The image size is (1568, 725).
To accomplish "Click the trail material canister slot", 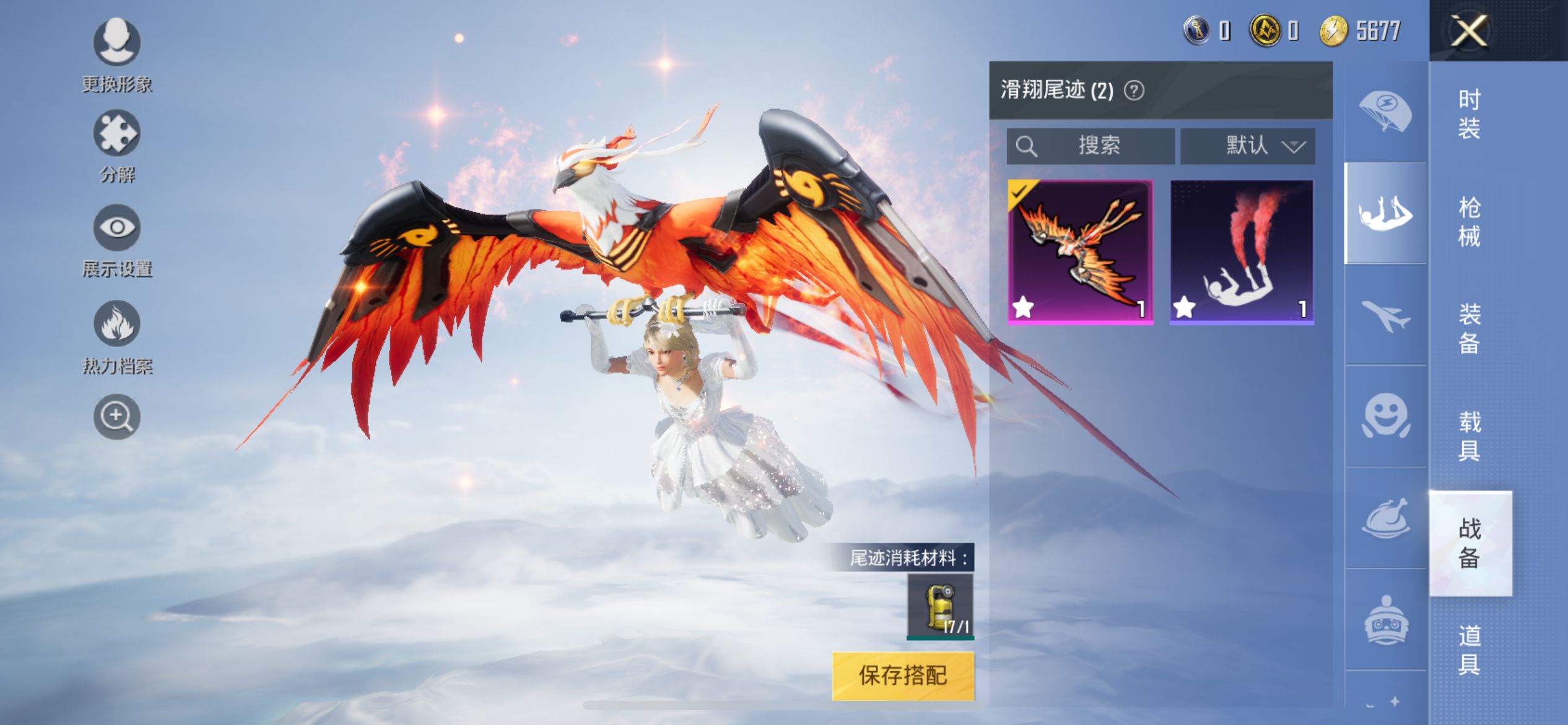I will (x=940, y=605).
